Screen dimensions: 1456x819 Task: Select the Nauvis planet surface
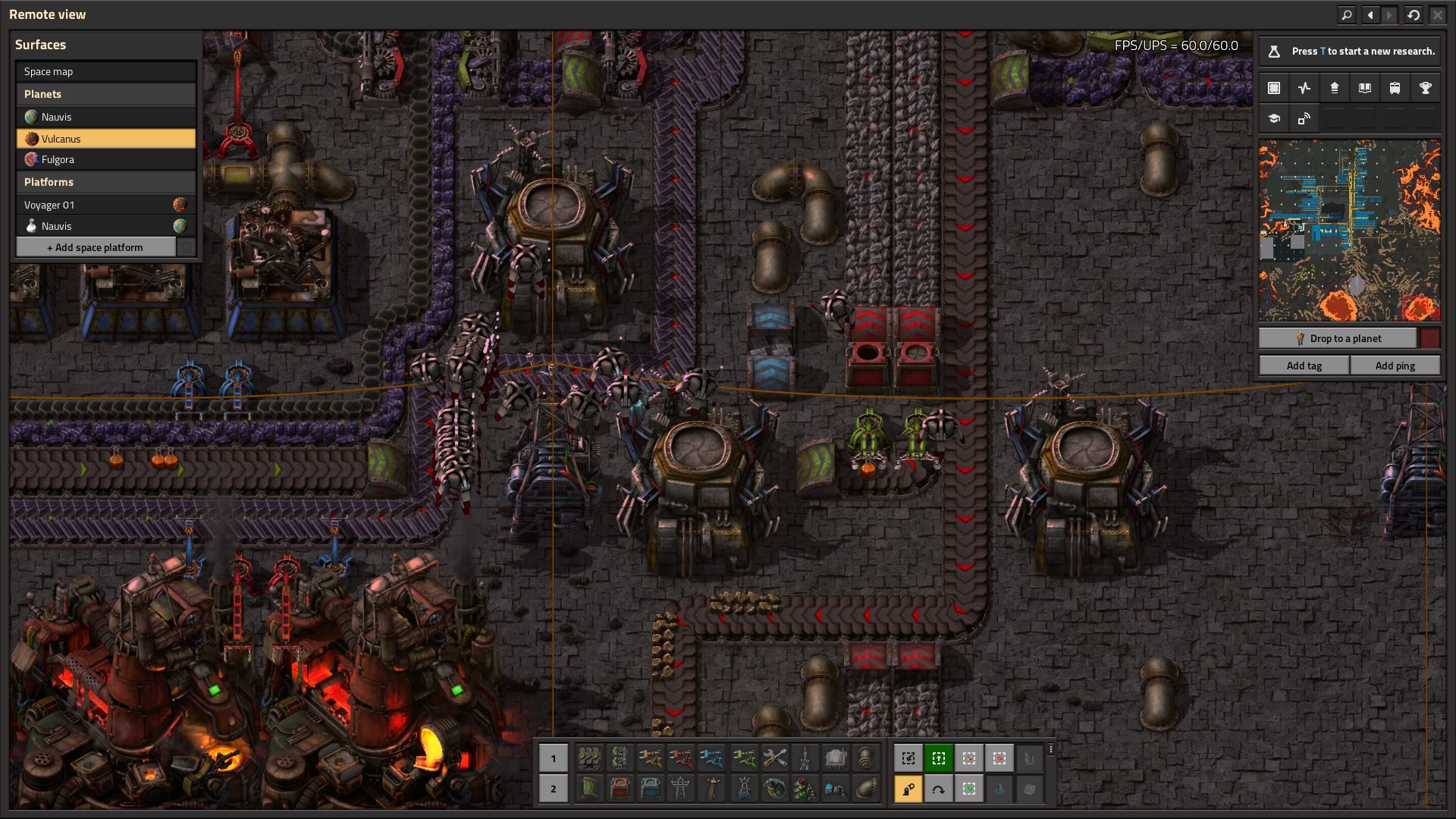[105, 117]
